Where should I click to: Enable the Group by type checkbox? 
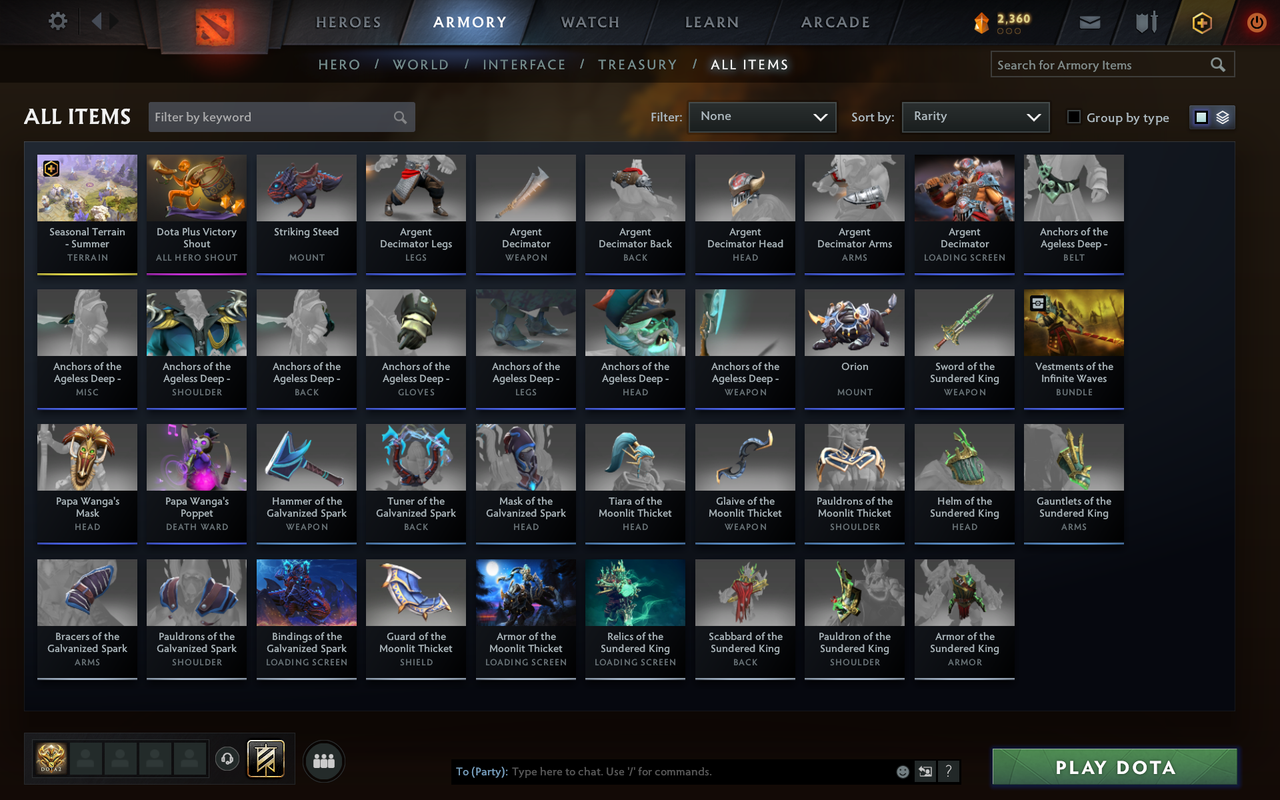1073,117
